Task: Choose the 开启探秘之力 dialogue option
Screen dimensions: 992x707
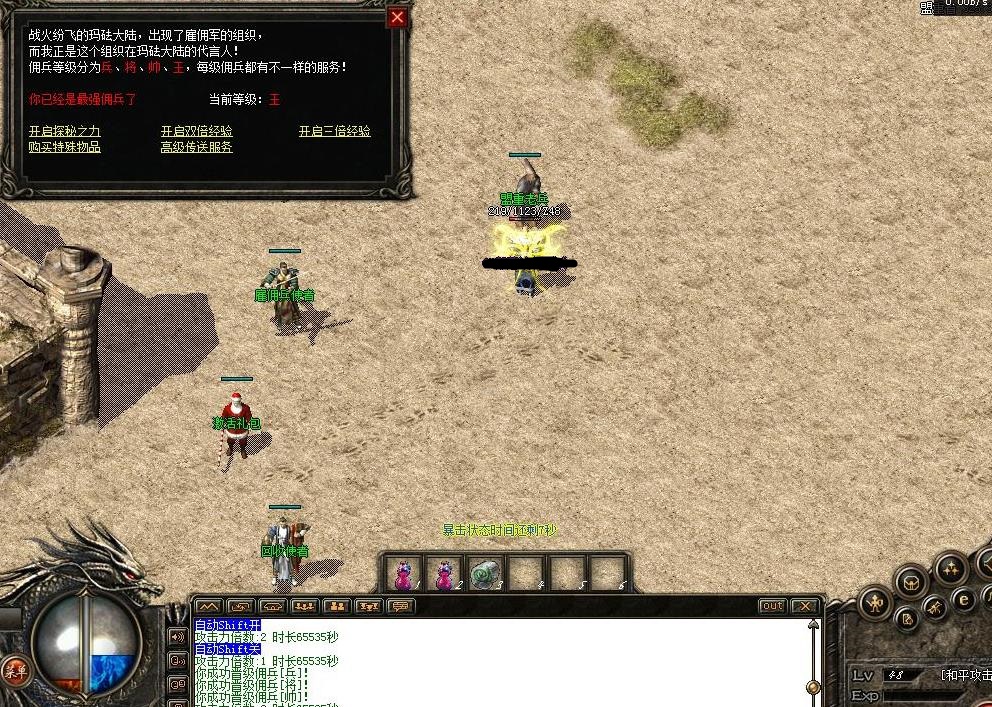Action: [x=65, y=131]
